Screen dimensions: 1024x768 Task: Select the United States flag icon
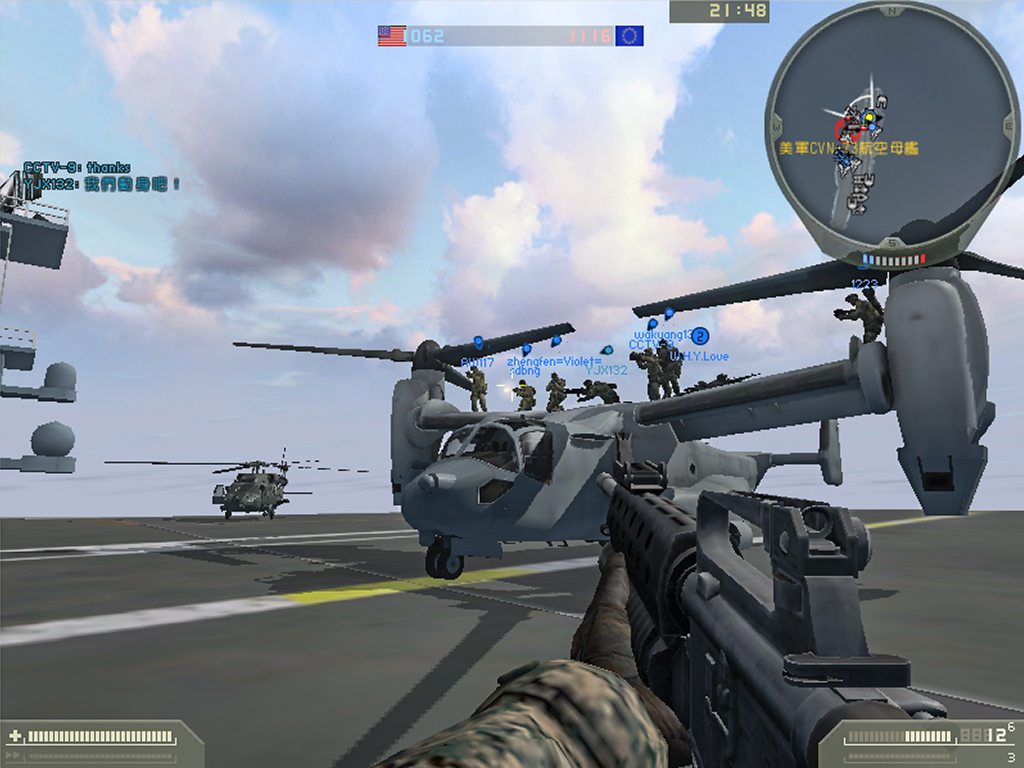click(x=391, y=36)
